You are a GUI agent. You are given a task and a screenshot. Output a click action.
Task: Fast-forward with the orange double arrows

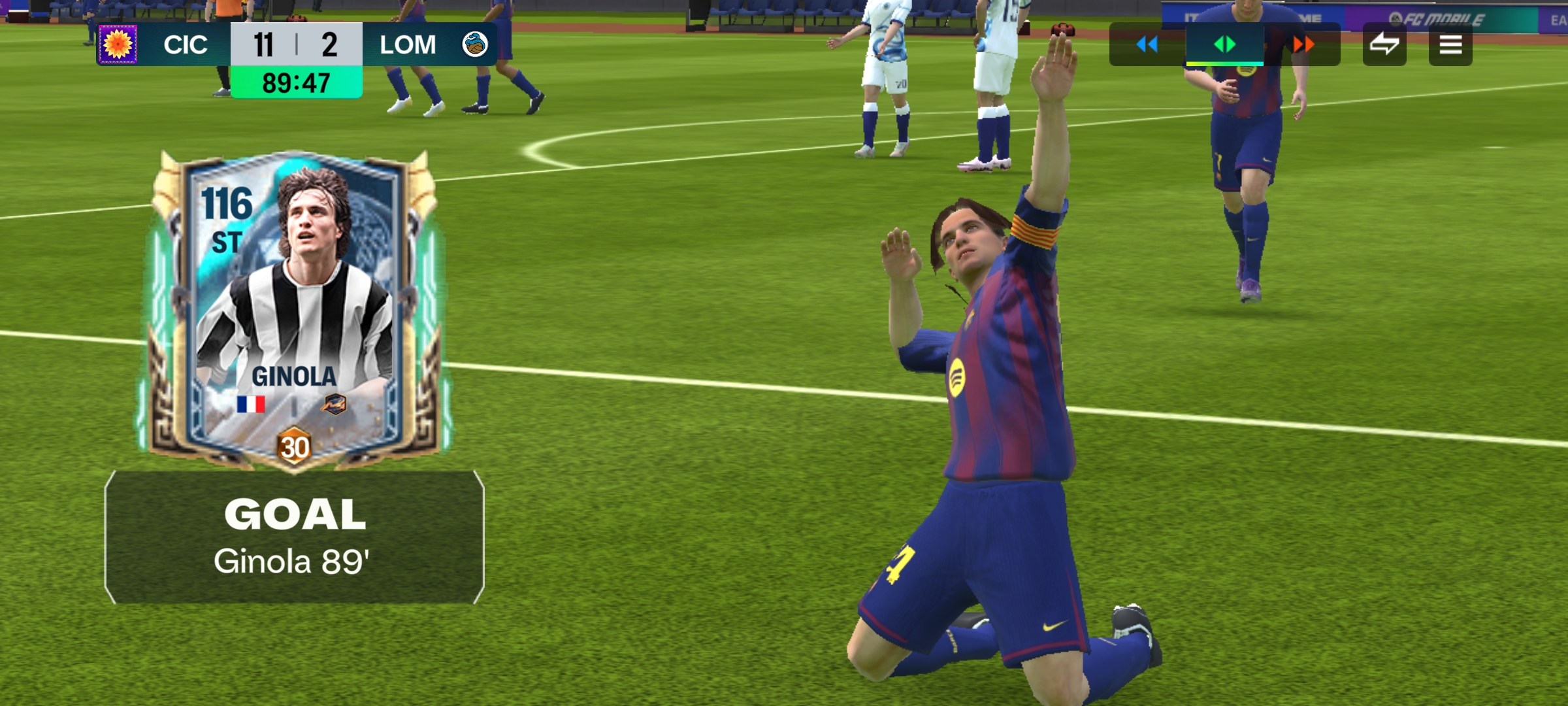click(x=1303, y=44)
